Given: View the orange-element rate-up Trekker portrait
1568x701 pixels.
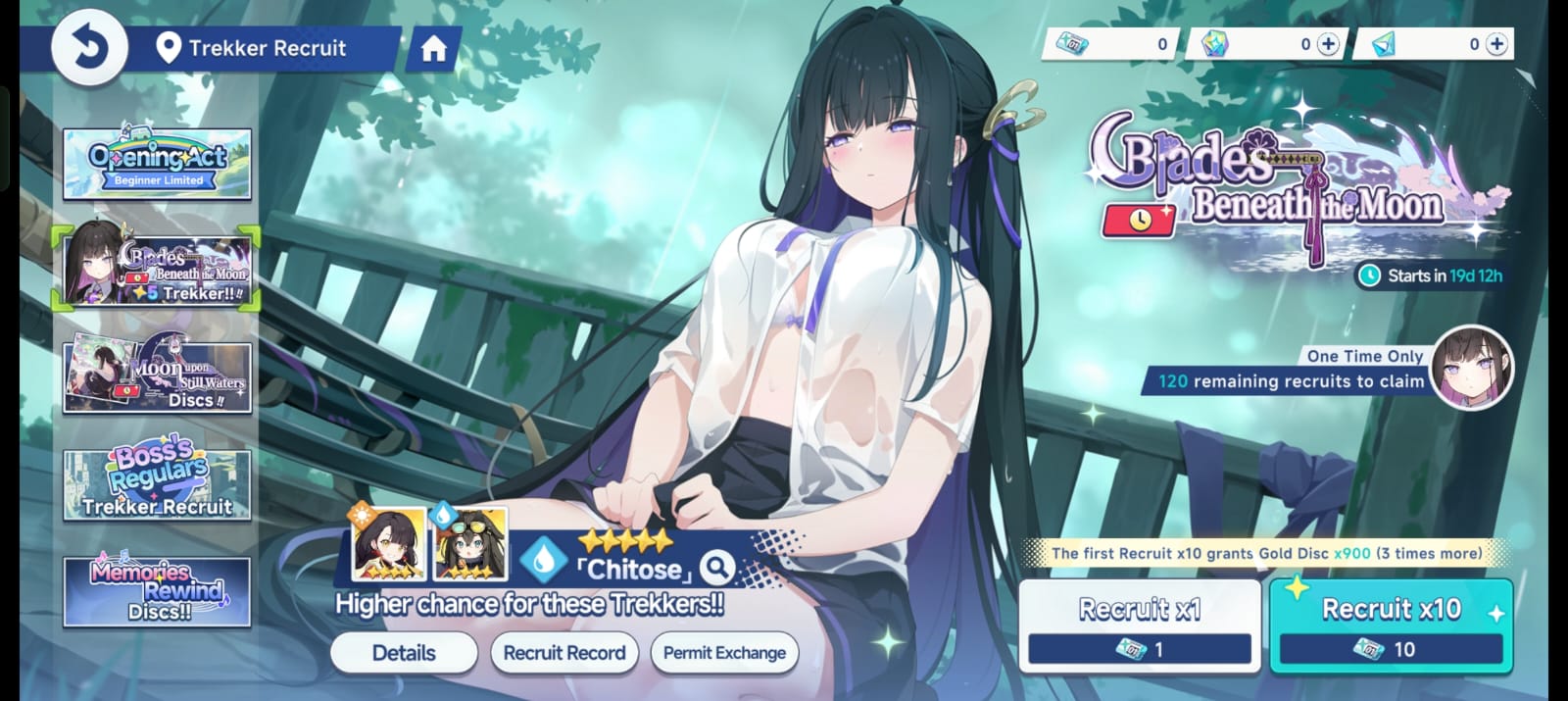Looking at the screenshot, I should [x=389, y=543].
